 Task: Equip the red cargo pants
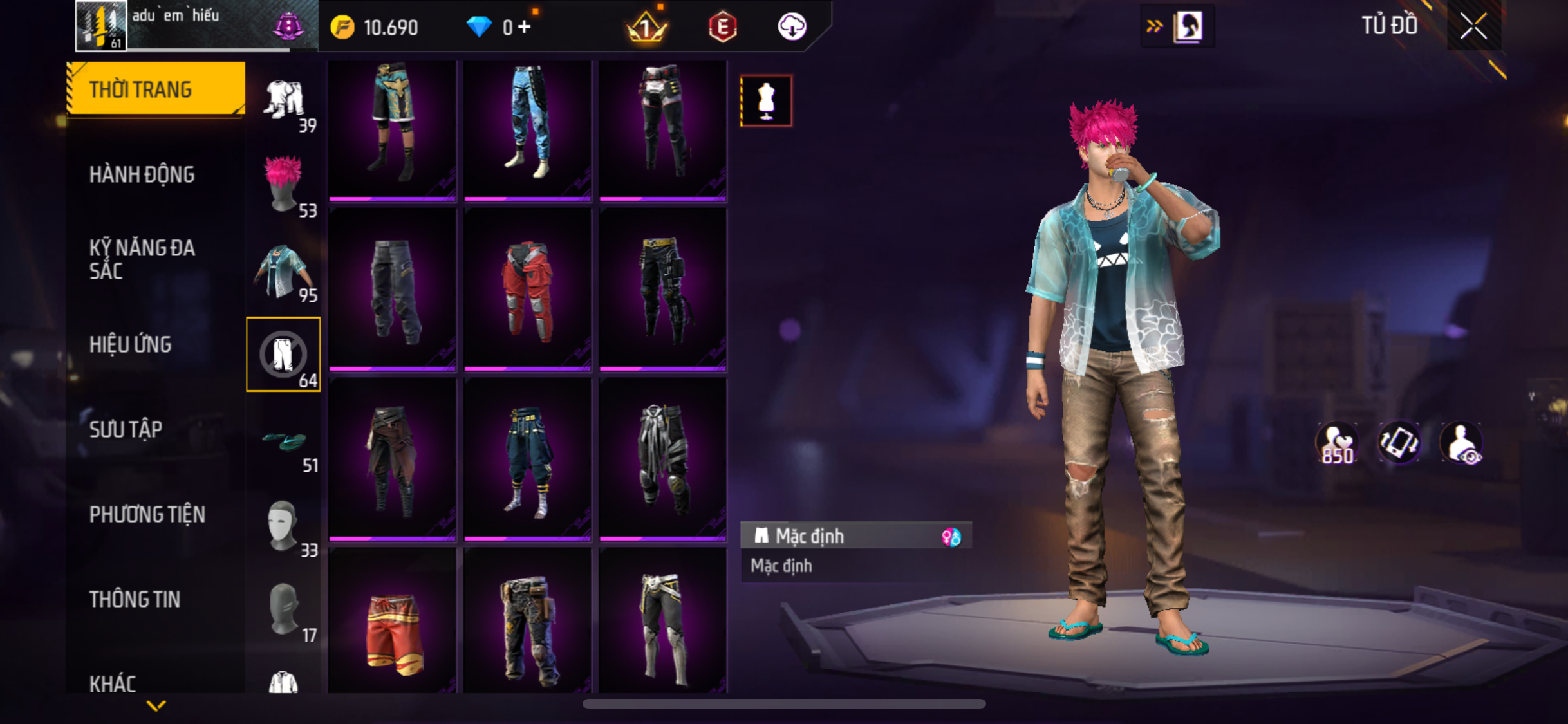(527, 290)
